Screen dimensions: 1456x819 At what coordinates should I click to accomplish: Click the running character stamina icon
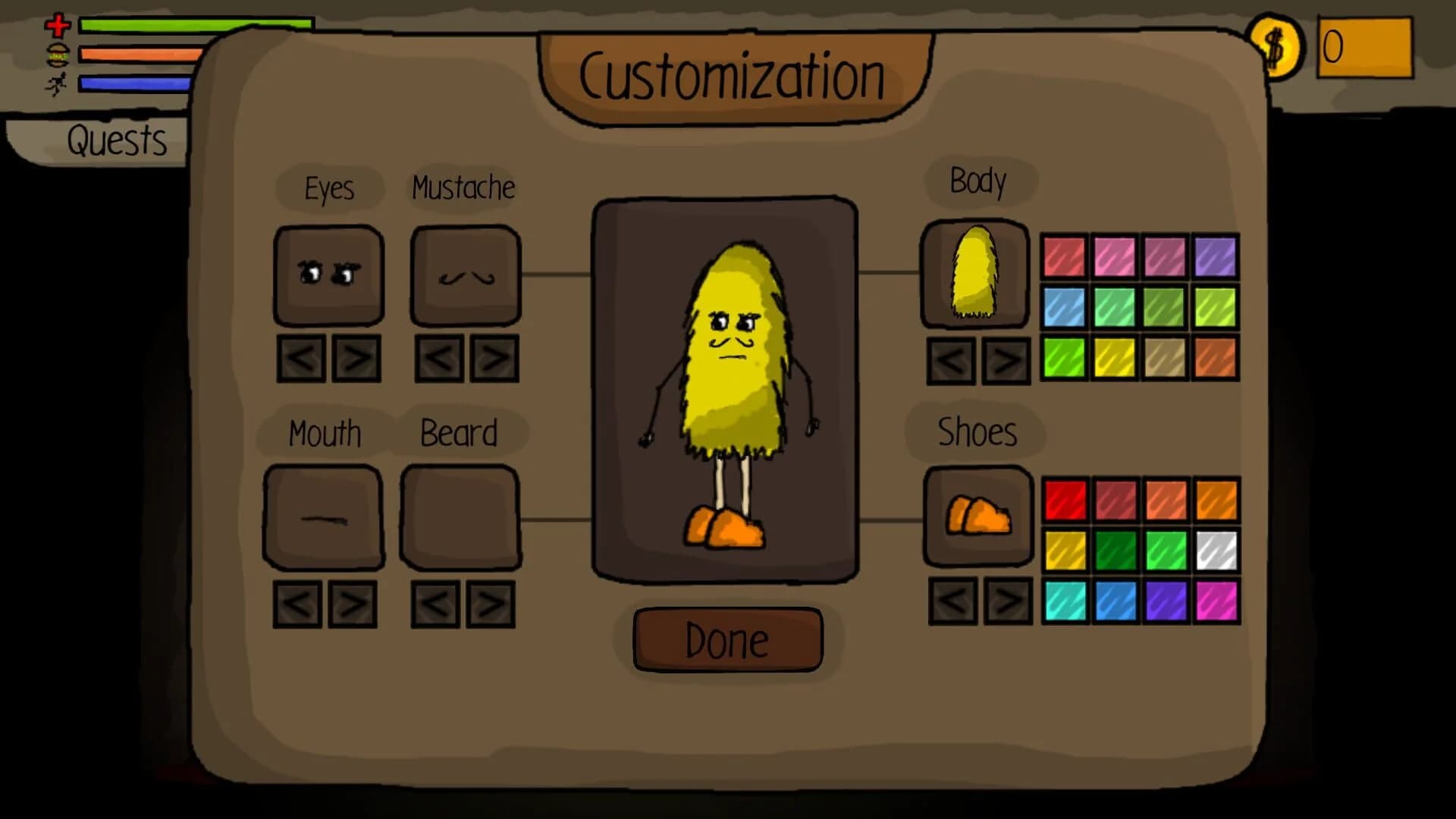(55, 85)
